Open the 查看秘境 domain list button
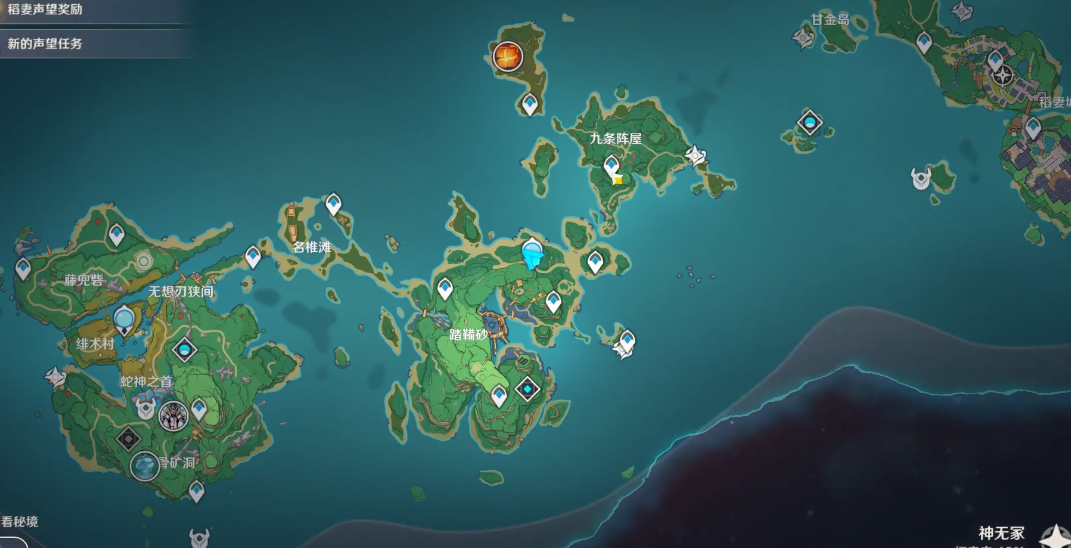 (20, 522)
